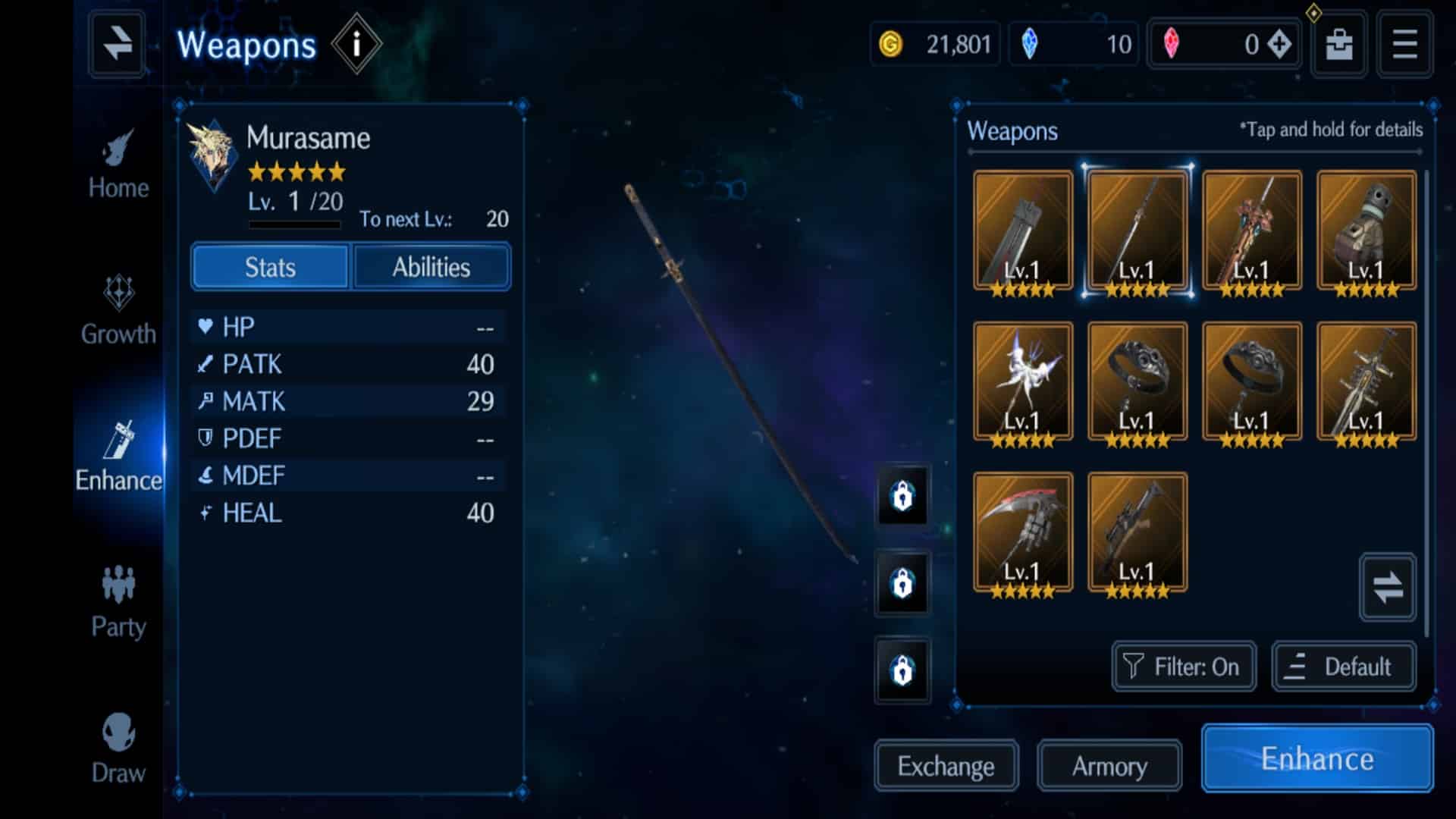
Task: Open the Party menu
Action: (118, 604)
